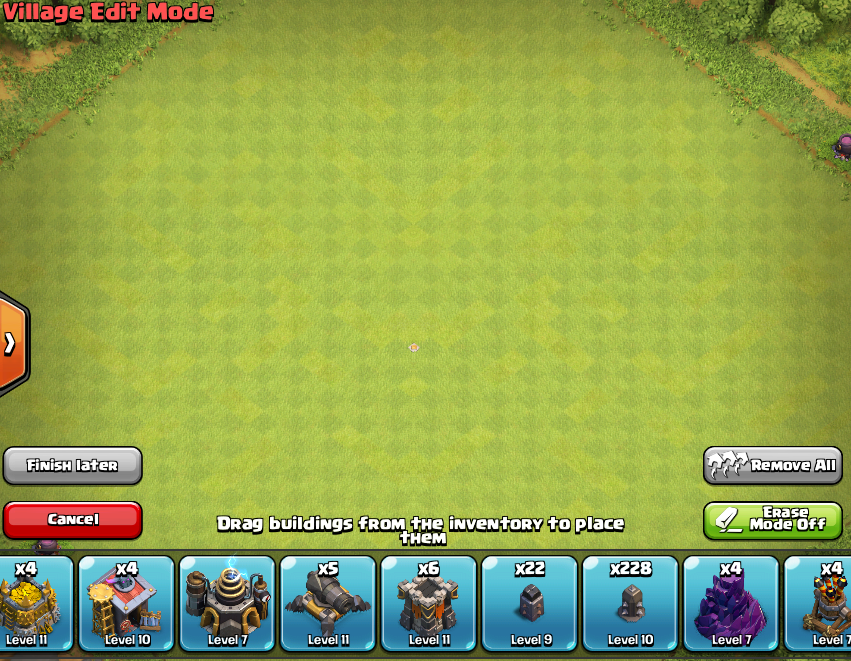
Task: Click the Finish later button
Action: [x=72, y=466]
